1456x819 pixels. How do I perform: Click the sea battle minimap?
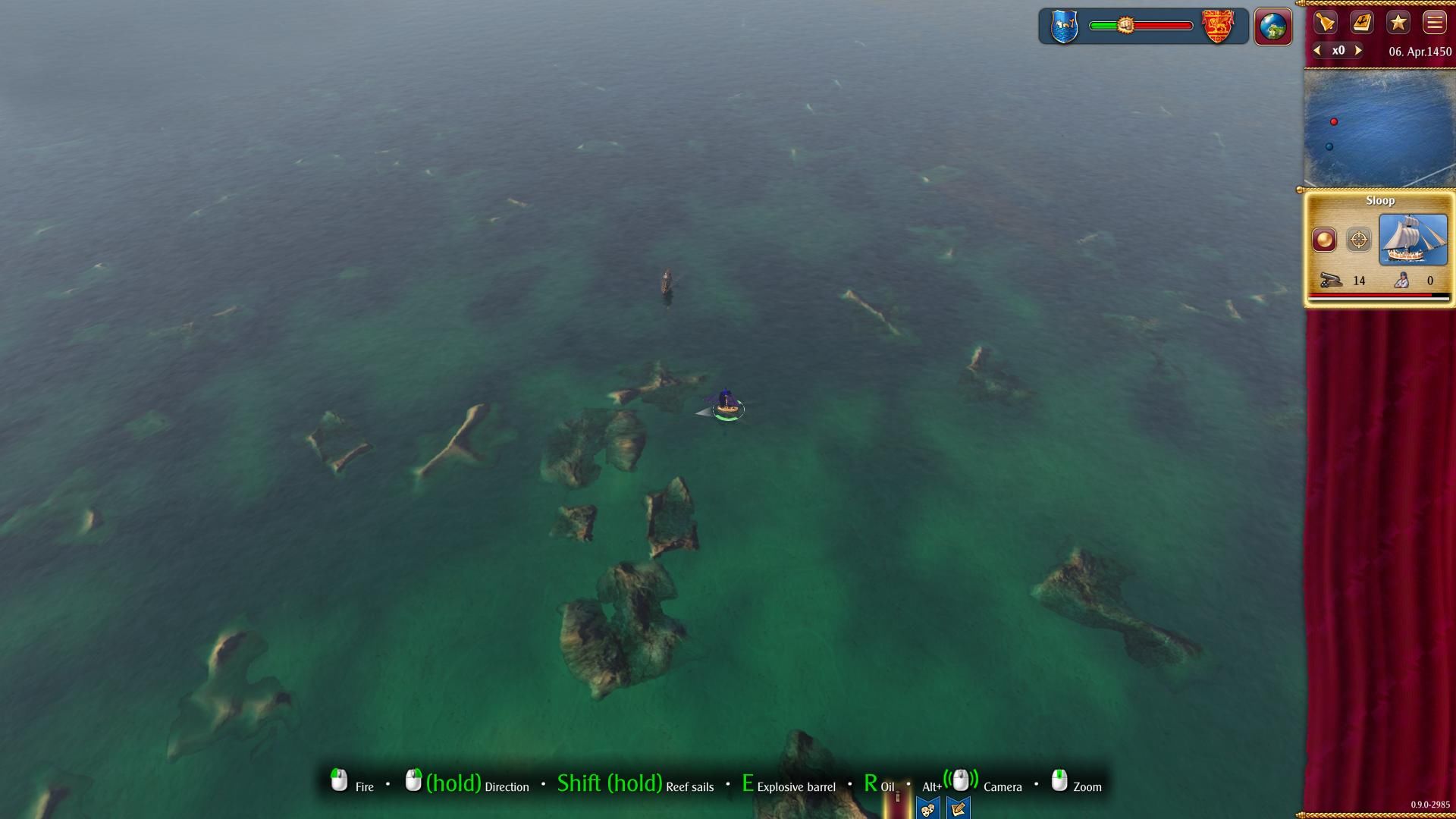click(x=1379, y=127)
